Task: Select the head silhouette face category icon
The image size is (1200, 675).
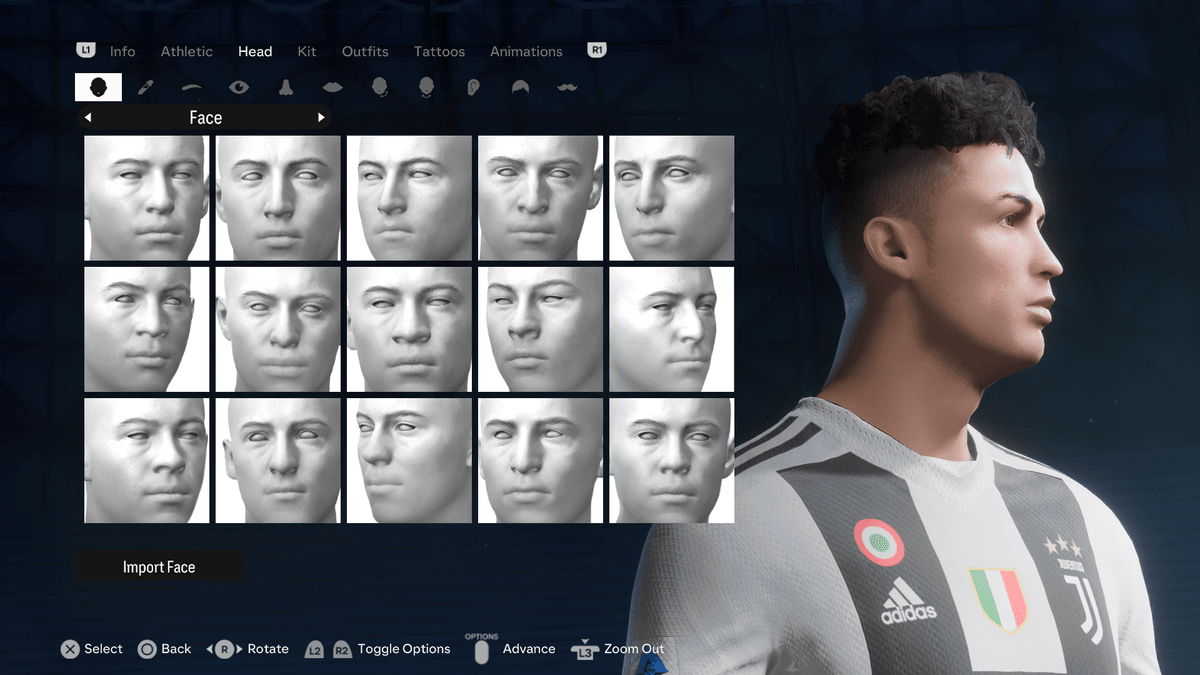Action: click(98, 87)
